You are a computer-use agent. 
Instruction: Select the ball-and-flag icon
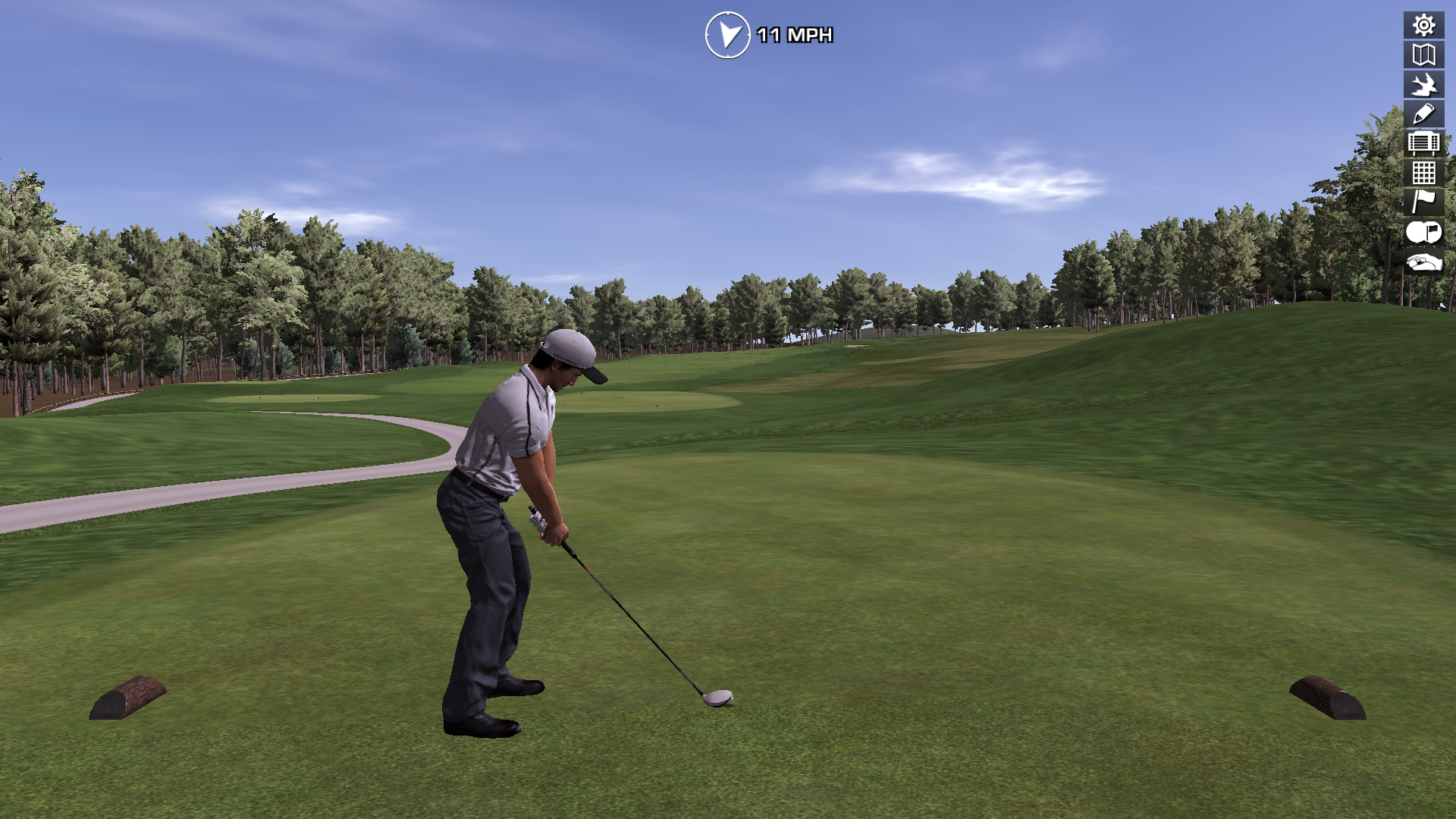click(1423, 232)
